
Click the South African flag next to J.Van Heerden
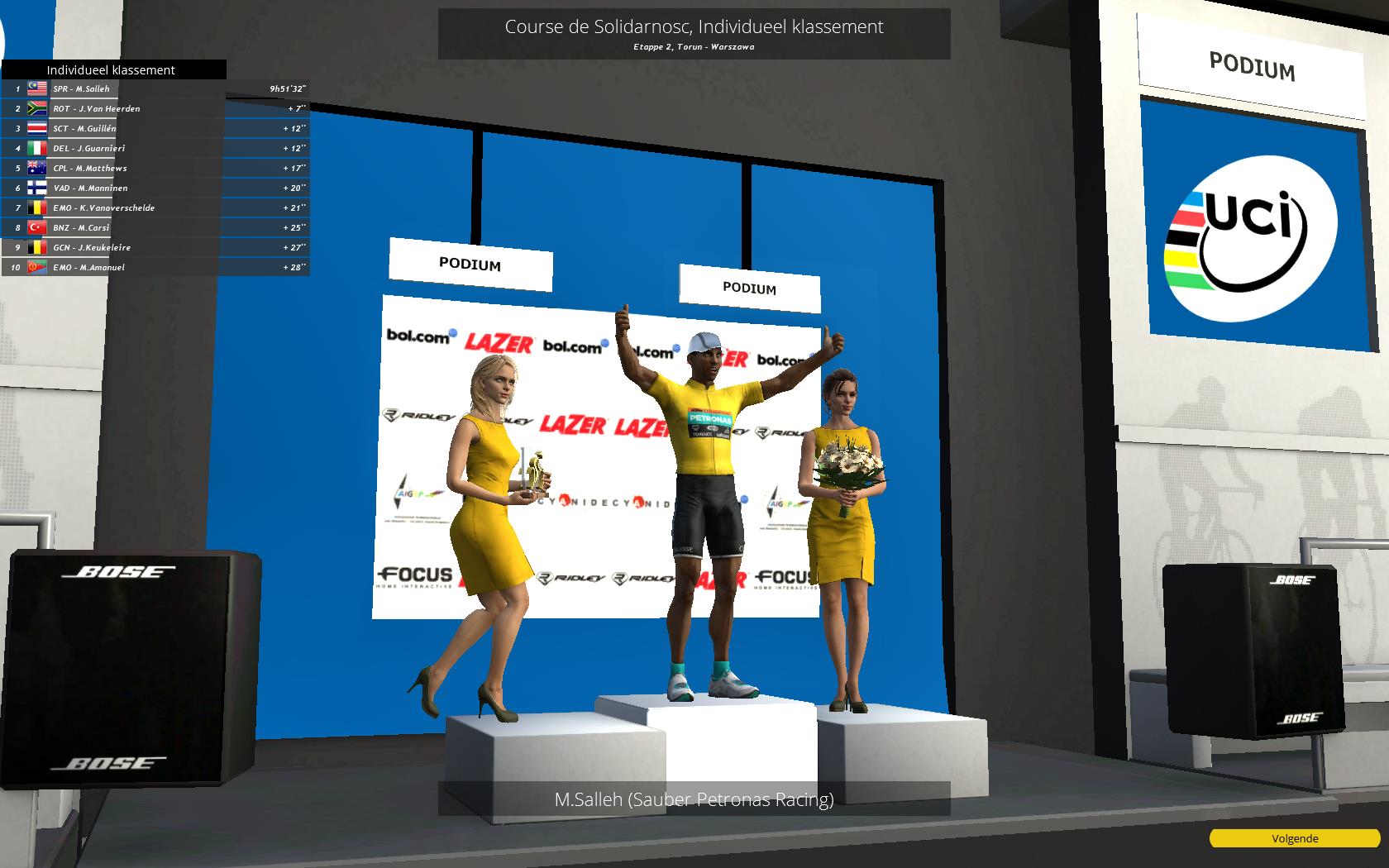coord(37,108)
